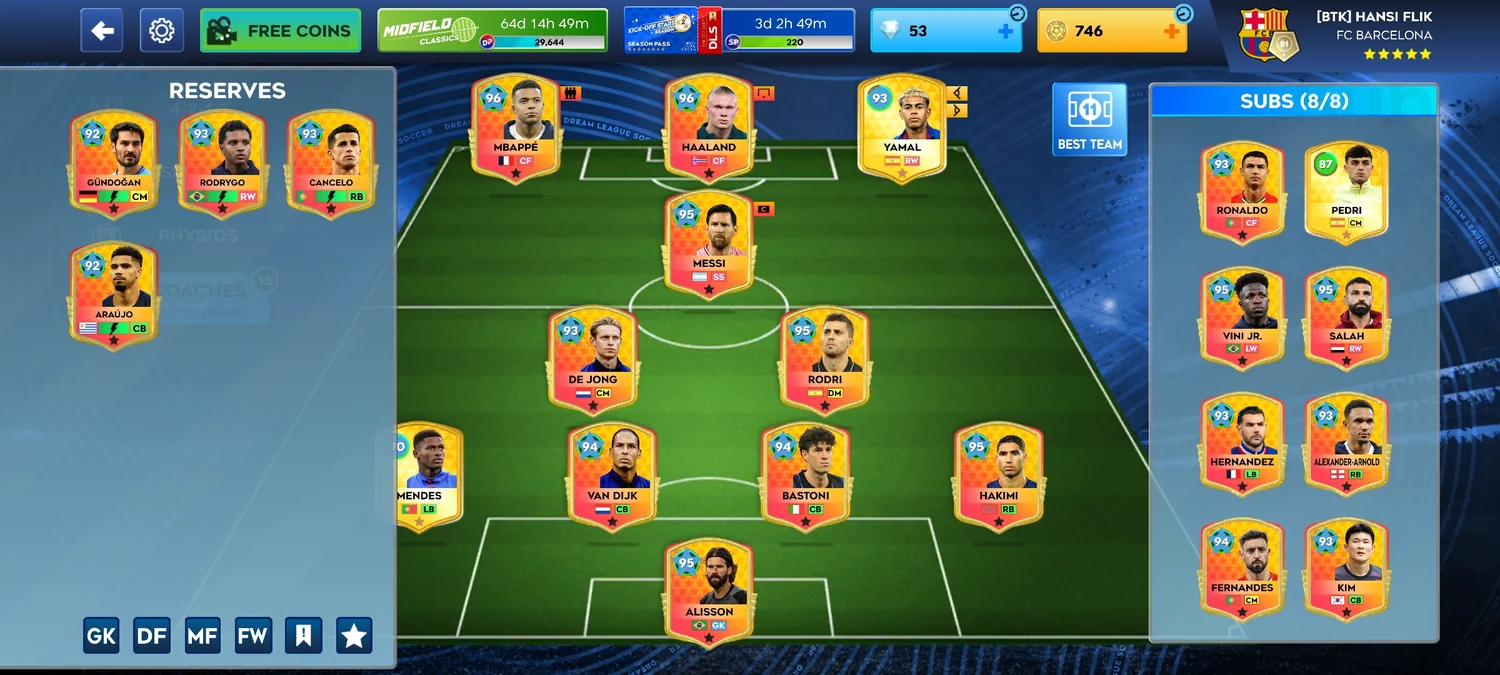Select the bookmark filter button
The height and width of the screenshot is (675, 1500).
pyautogui.click(x=303, y=635)
